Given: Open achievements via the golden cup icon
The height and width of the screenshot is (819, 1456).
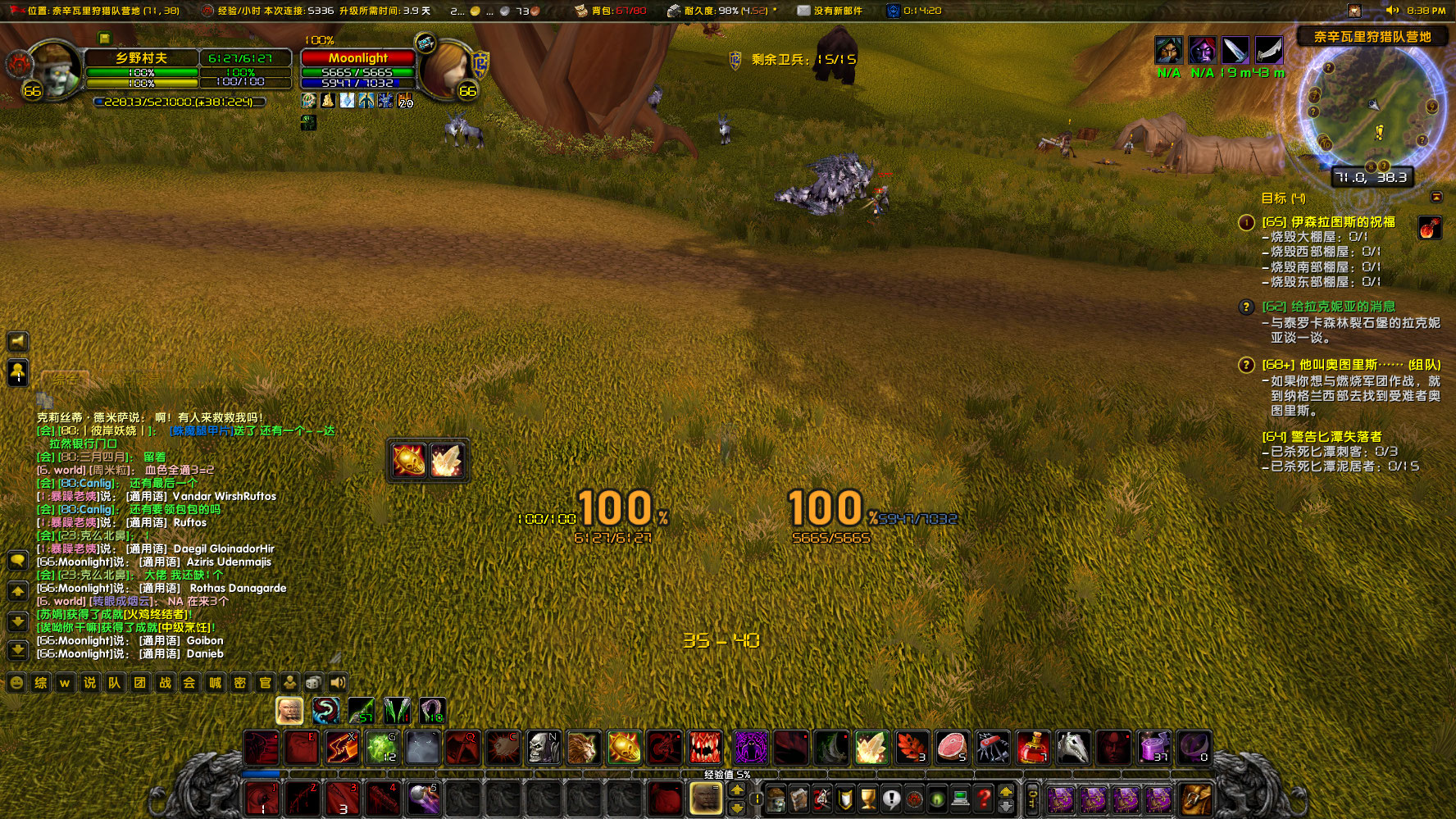Looking at the screenshot, I should click(x=867, y=799).
